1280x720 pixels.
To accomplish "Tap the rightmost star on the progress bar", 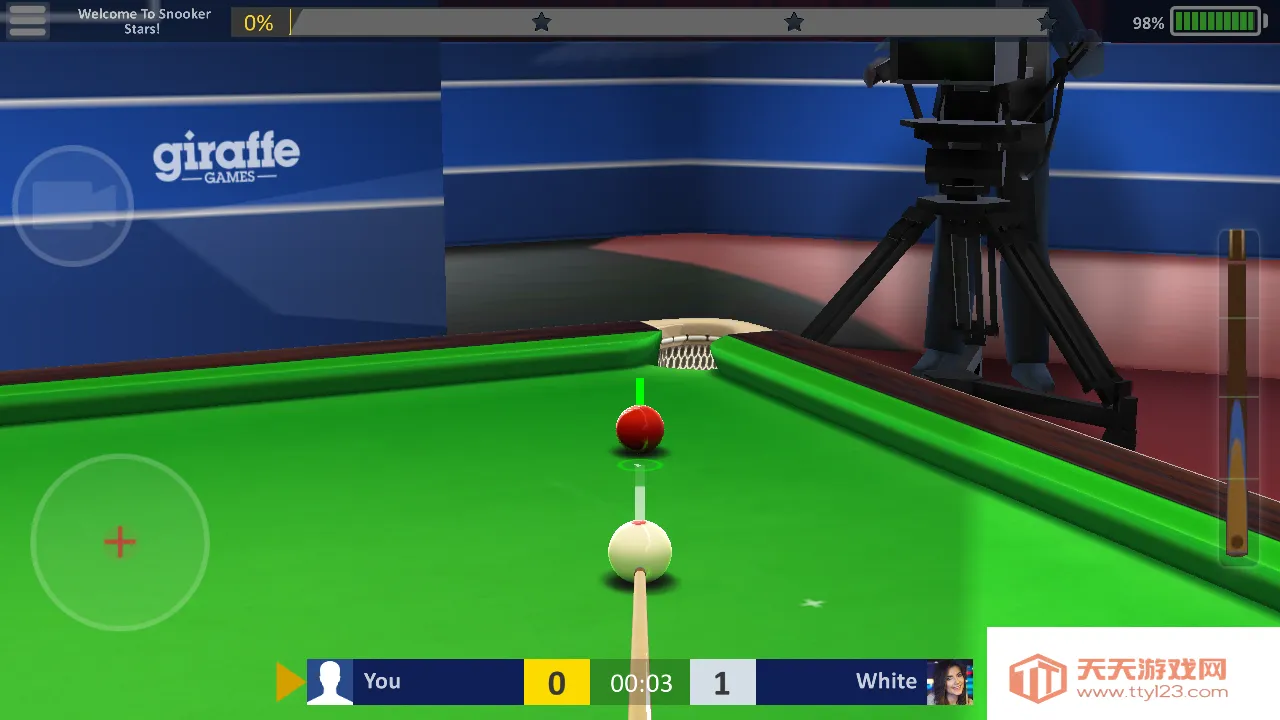I will point(1046,20).
